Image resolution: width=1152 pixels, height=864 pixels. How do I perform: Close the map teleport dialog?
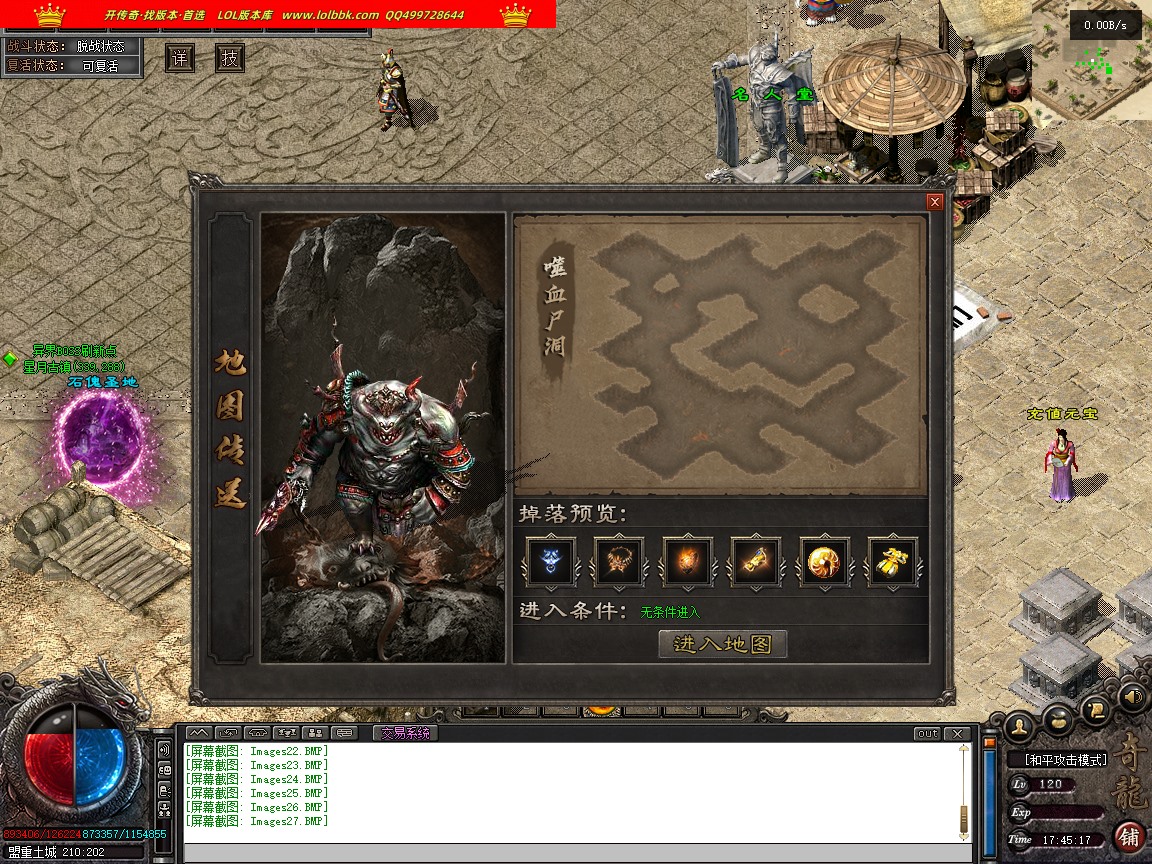(935, 202)
